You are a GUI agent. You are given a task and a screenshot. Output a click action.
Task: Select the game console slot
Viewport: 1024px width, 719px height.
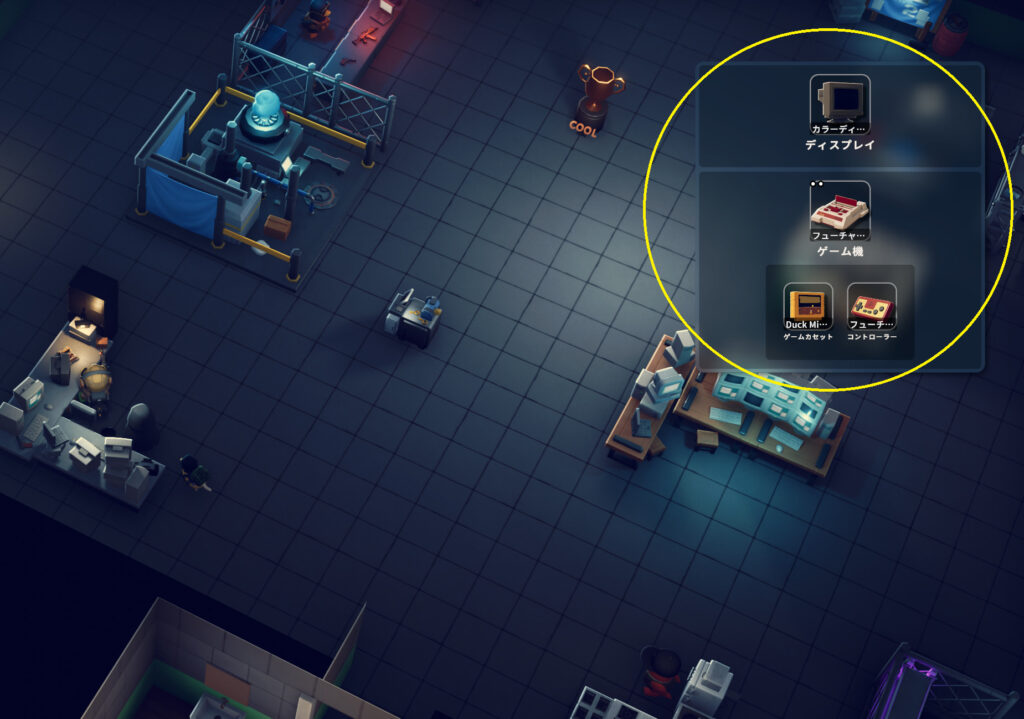[839, 210]
